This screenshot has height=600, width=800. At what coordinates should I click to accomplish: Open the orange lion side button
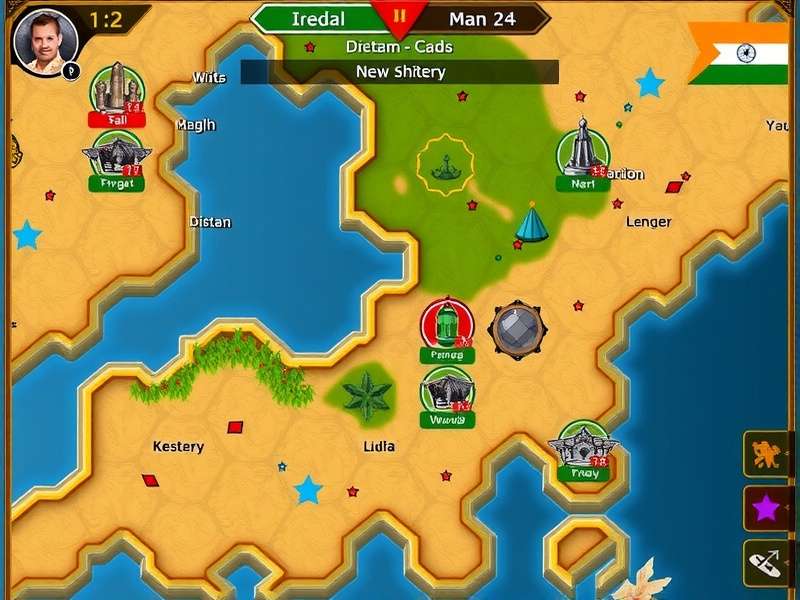tap(766, 454)
